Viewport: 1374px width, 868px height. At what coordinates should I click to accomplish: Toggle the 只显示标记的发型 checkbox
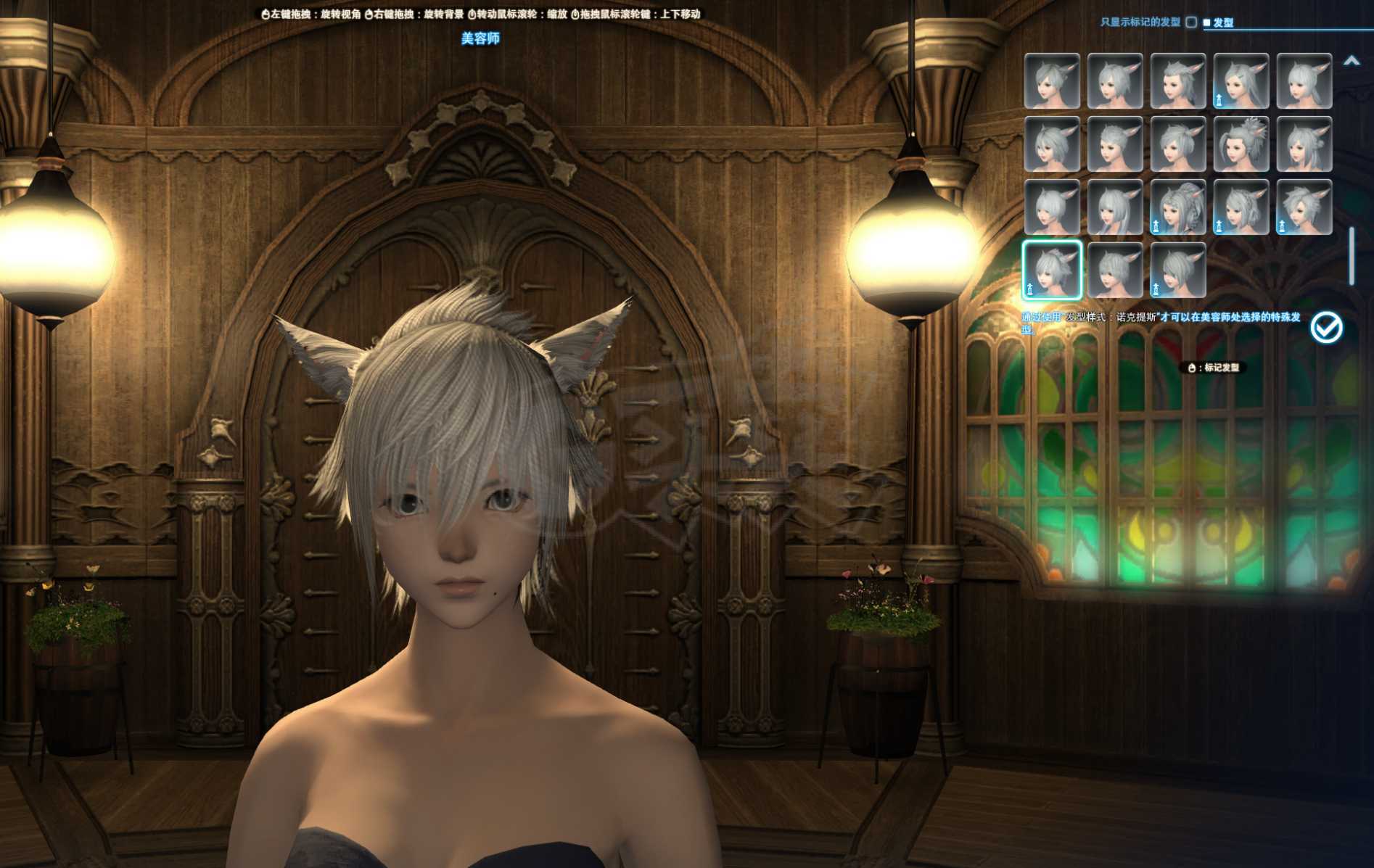click(1190, 22)
